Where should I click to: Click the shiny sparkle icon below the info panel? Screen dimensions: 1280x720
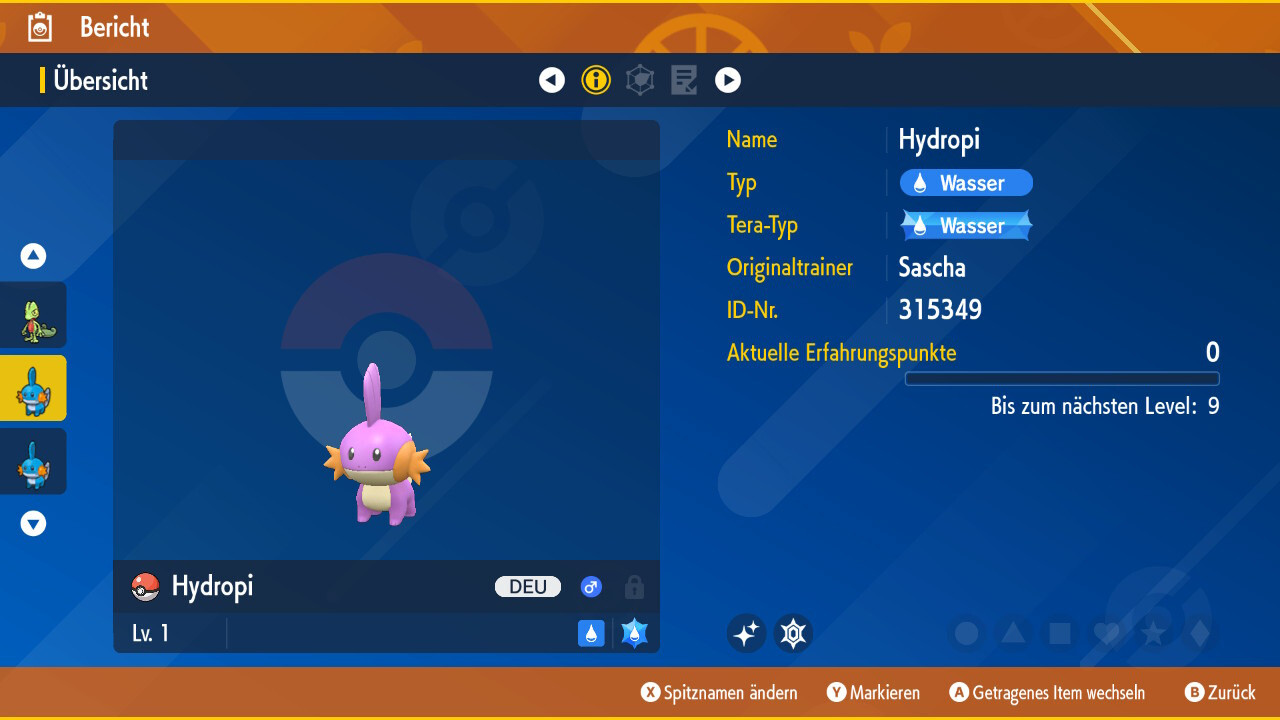click(x=746, y=633)
